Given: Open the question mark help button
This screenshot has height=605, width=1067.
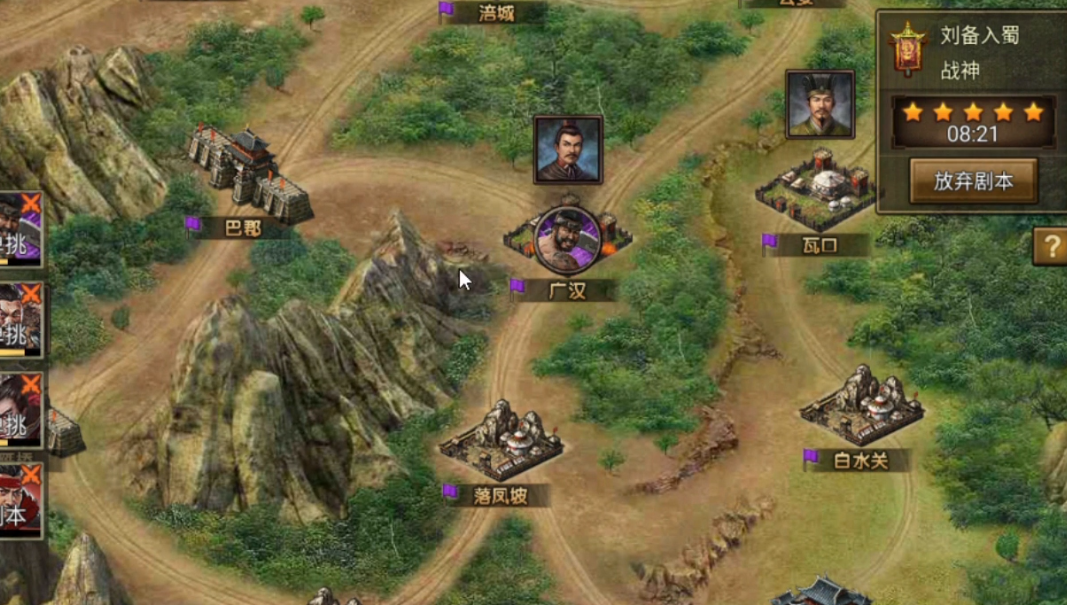Looking at the screenshot, I should (x=1051, y=246).
